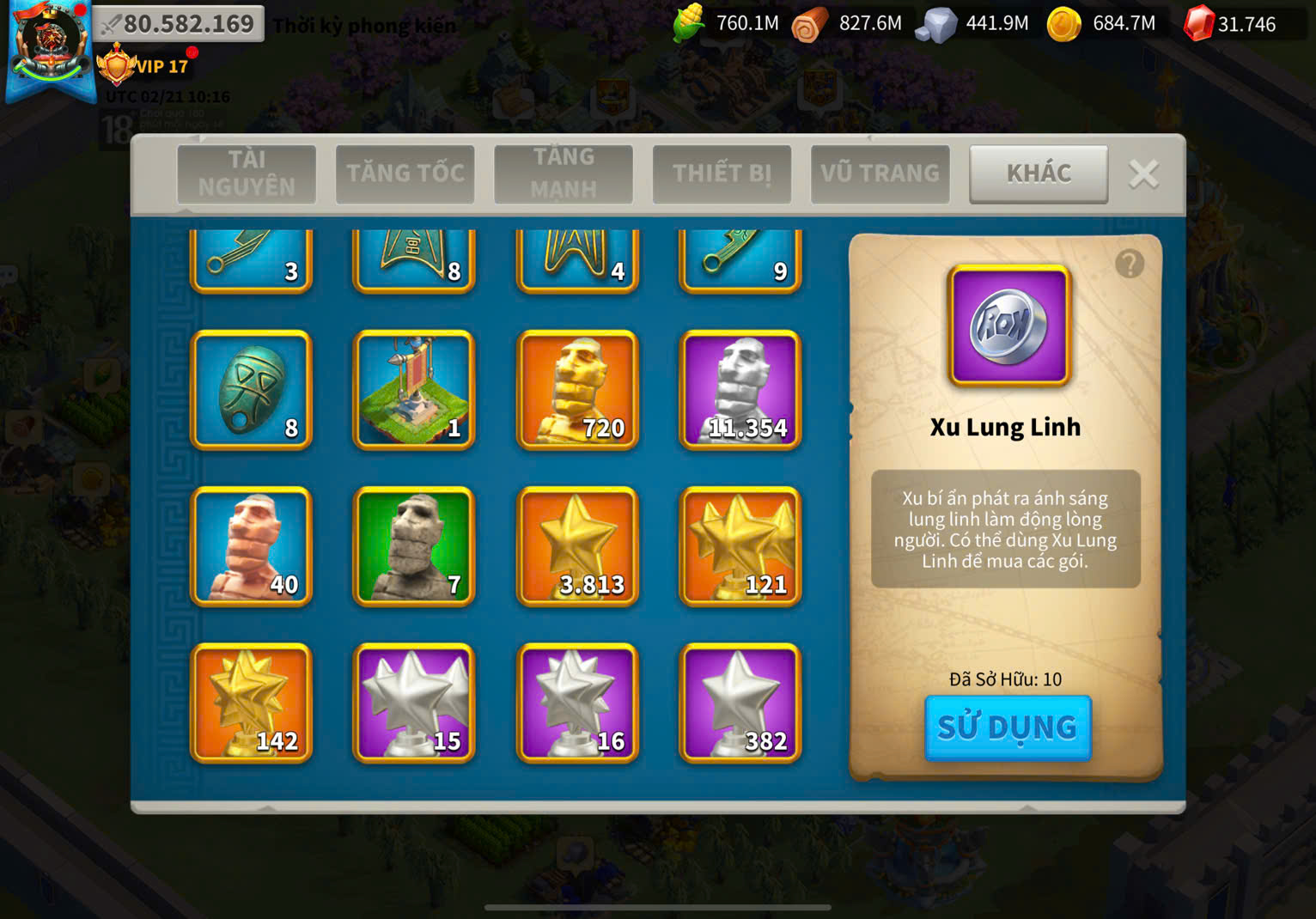This screenshot has width=1316, height=919.
Task: Select the golden statue with 720
Action: [577, 390]
